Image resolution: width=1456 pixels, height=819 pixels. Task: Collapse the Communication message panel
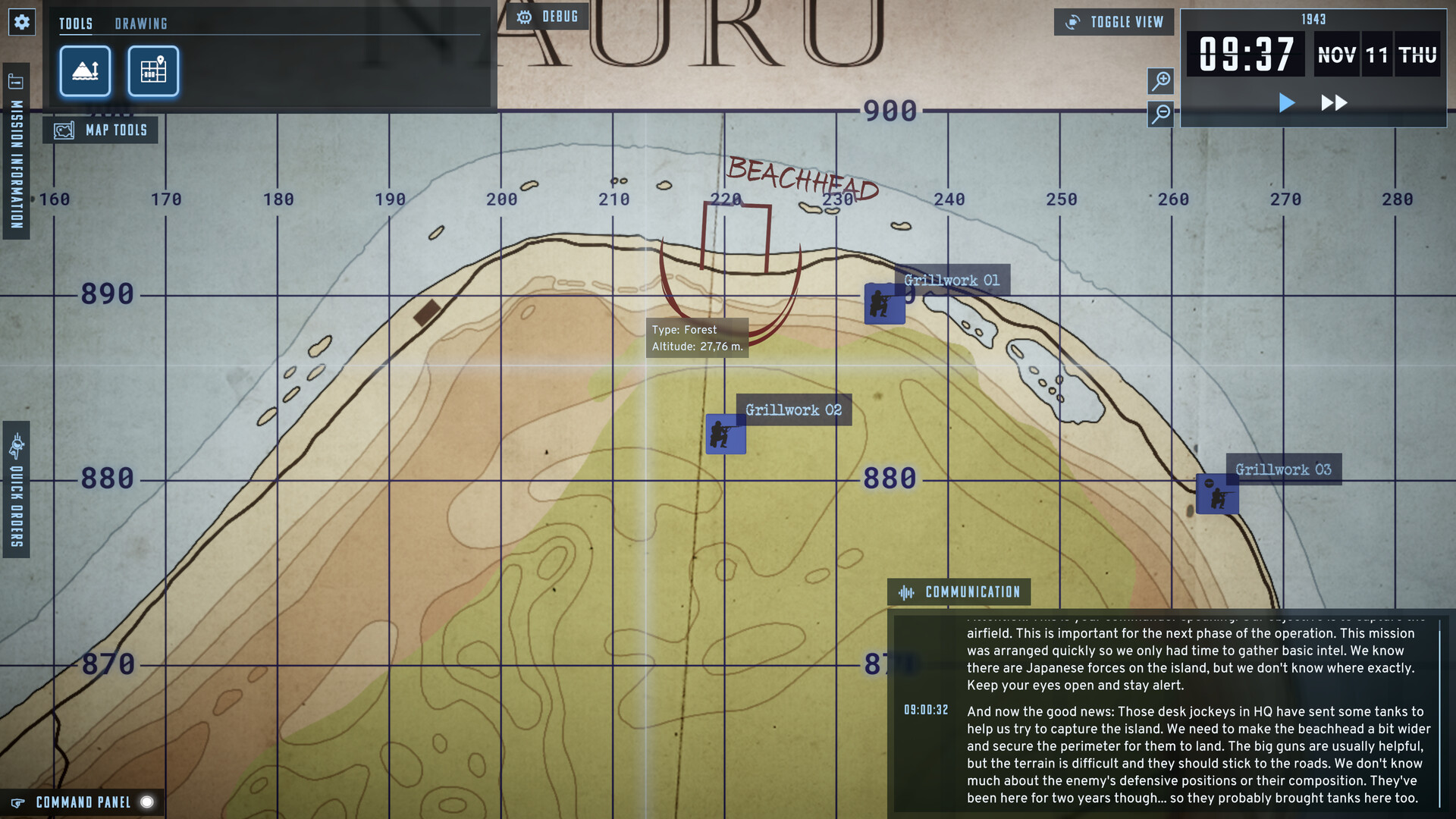[x=957, y=591]
